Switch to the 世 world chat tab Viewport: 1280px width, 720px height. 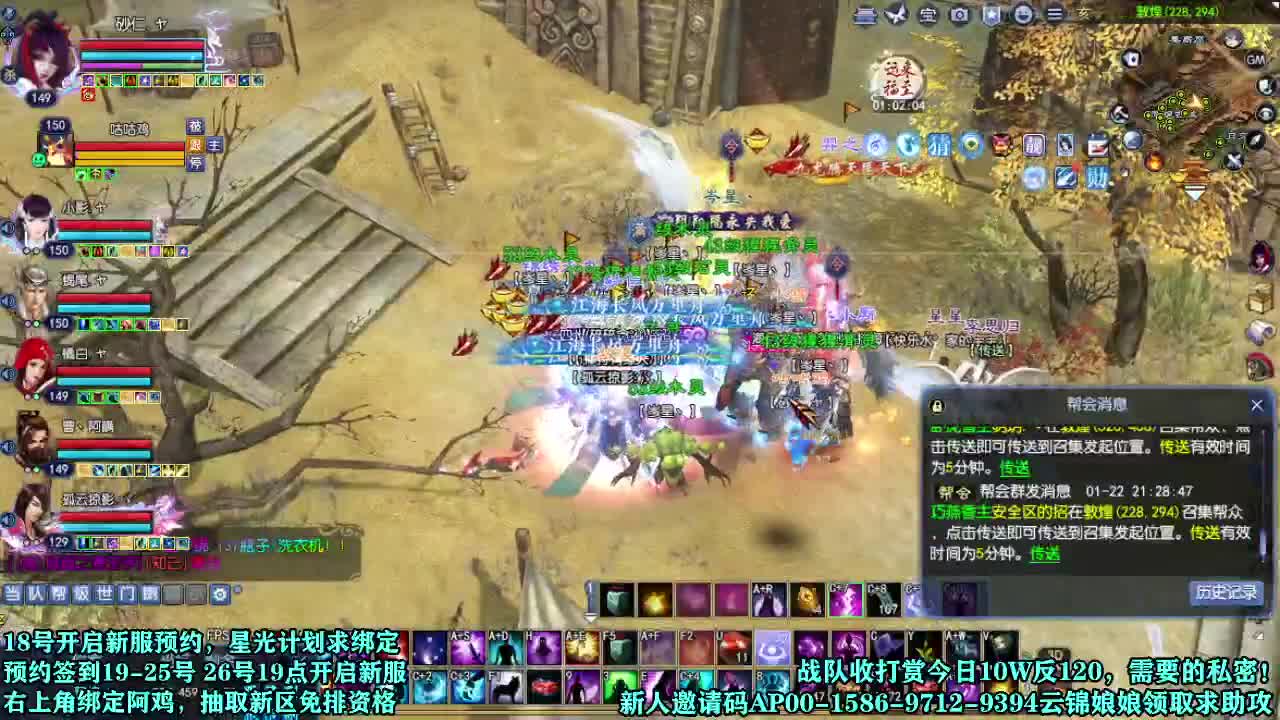(104, 593)
